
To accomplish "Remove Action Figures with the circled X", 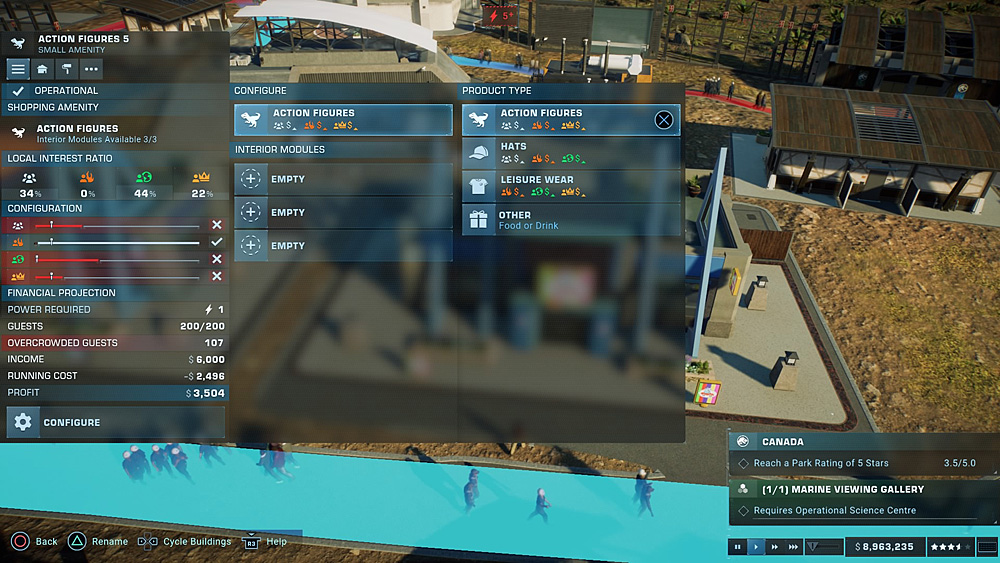I will point(663,120).
